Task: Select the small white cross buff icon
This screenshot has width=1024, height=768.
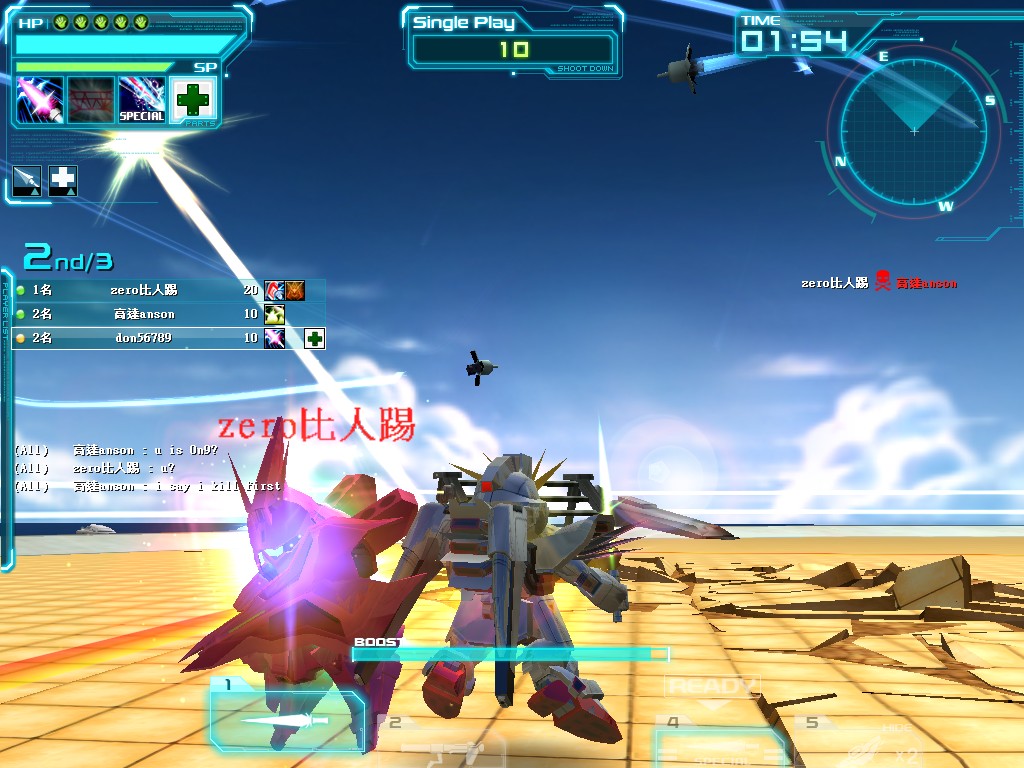Action: (63, 180)
